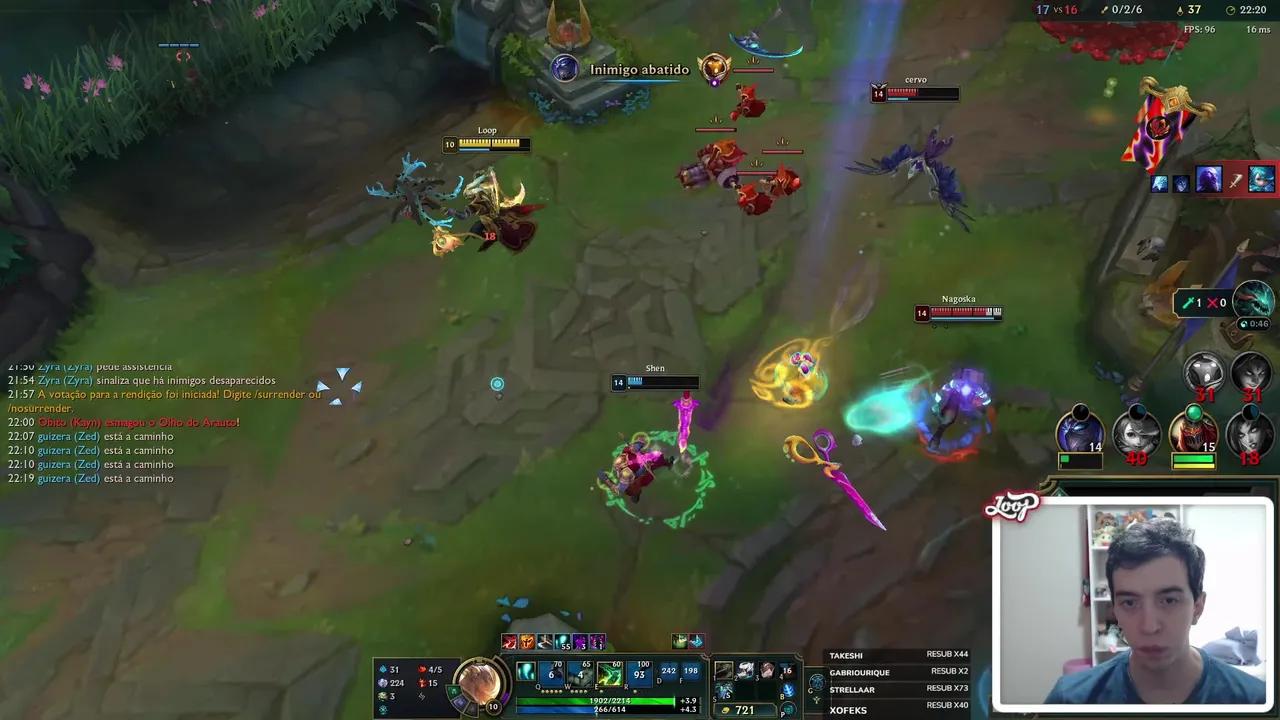Viewport: 1280px width, 720px height.
Task: Click the green health bar showing 1902/2215
Action: [x=605, y=700]
